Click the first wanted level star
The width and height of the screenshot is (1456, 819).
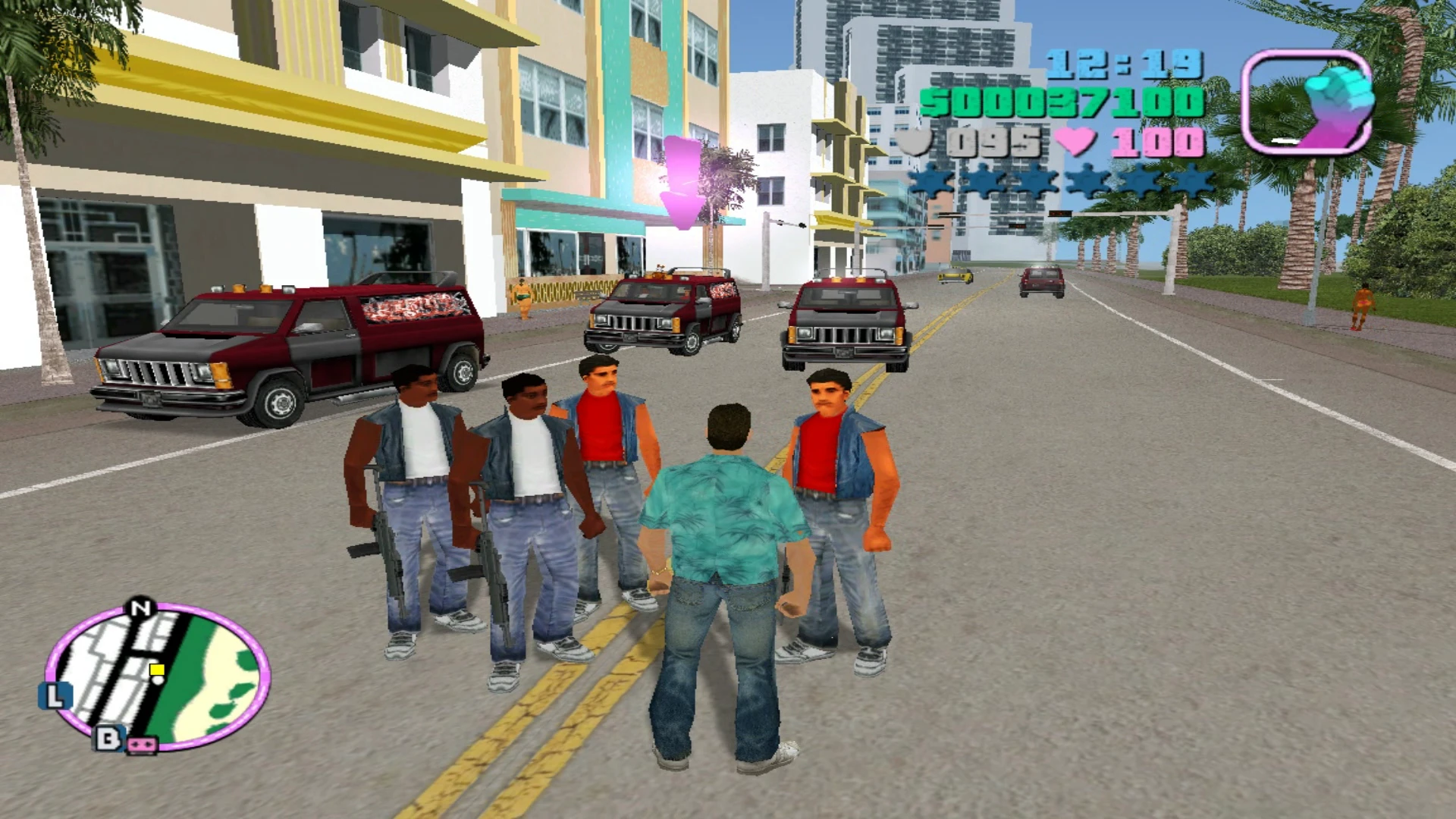coord(930,181)
